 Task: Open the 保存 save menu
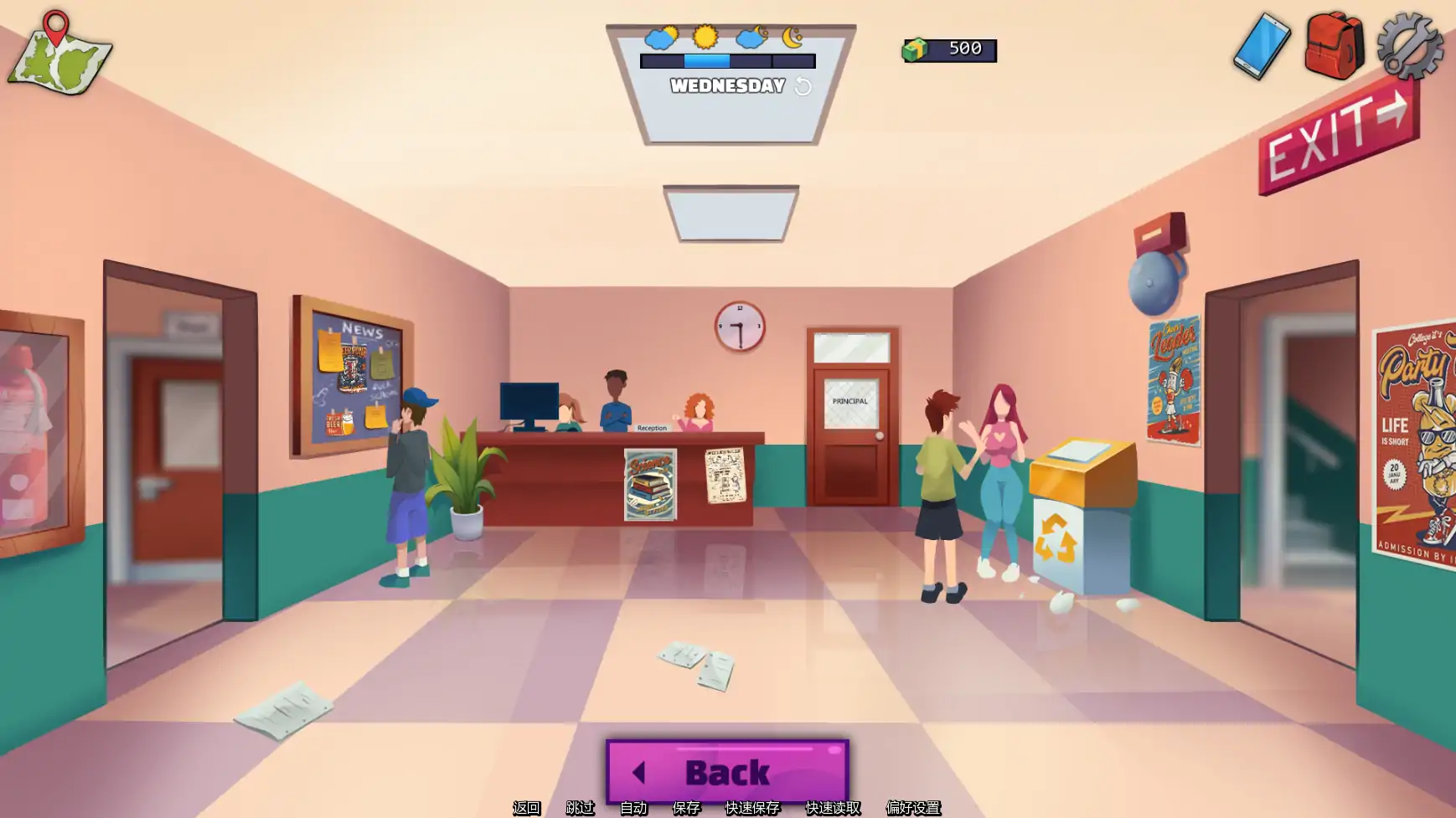[686, 807]
